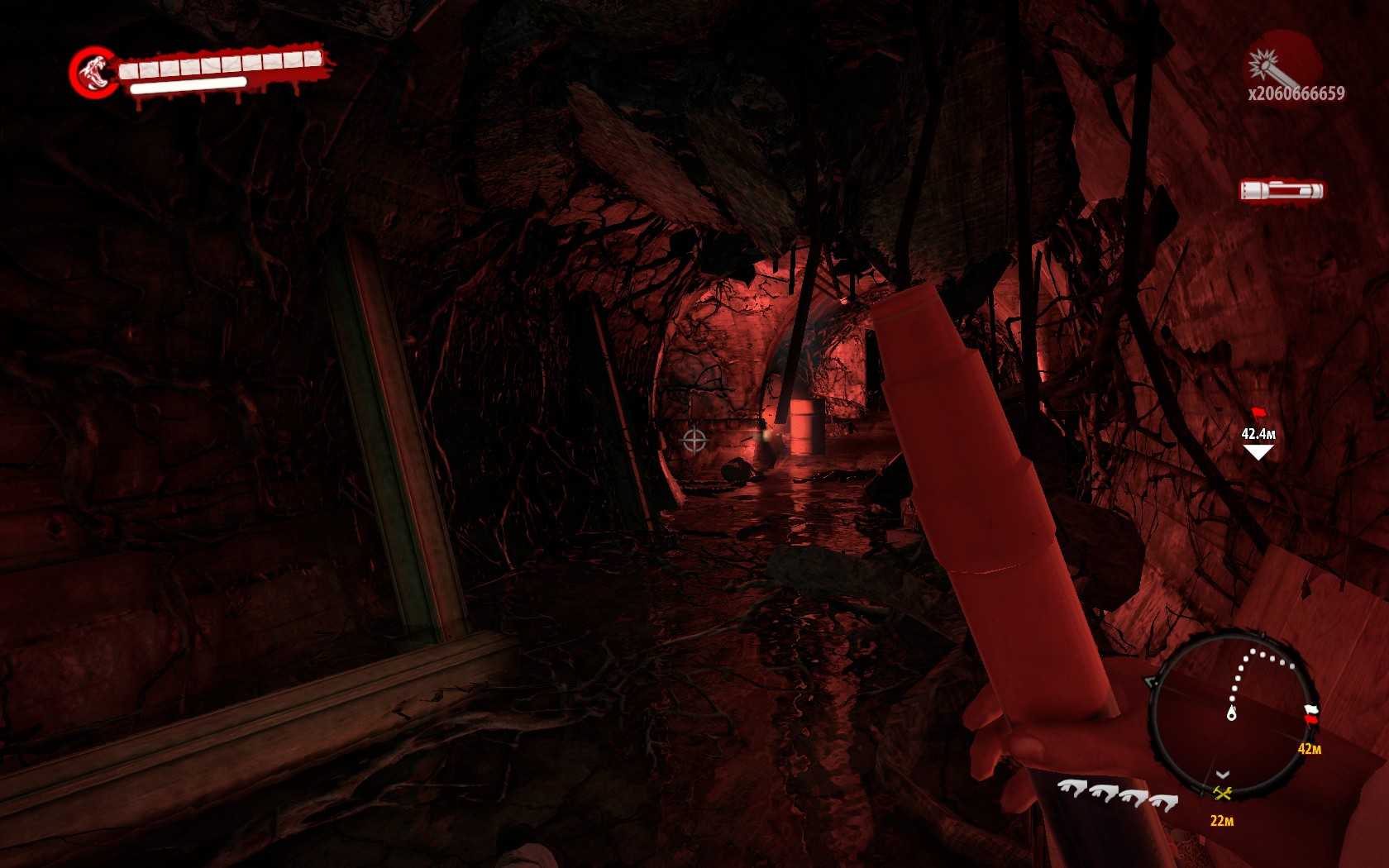Select the yellow crossed-tools workbench marker

(1223, 794)
